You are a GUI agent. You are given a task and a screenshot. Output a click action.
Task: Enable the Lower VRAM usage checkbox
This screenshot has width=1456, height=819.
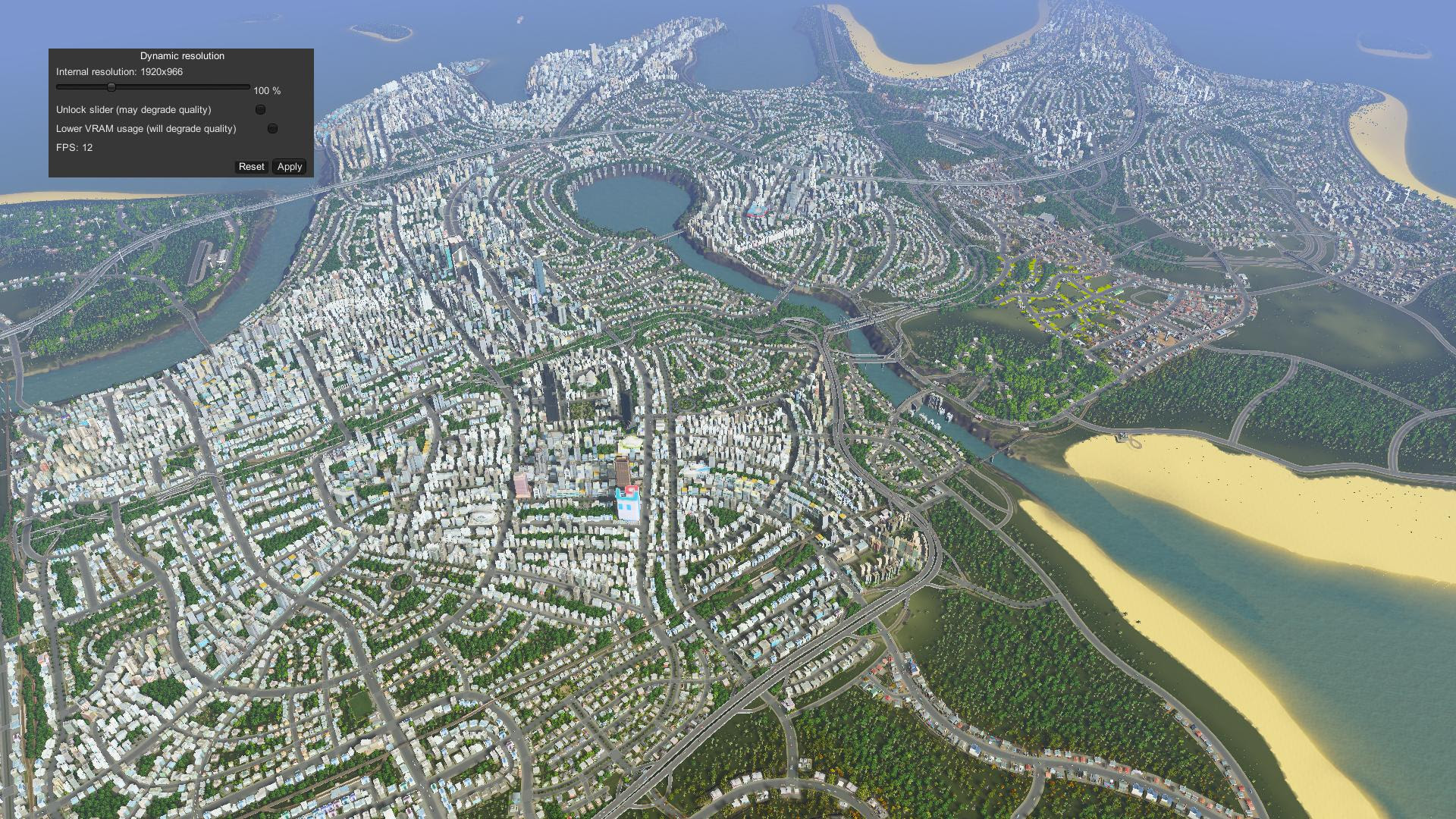[272, 129]
